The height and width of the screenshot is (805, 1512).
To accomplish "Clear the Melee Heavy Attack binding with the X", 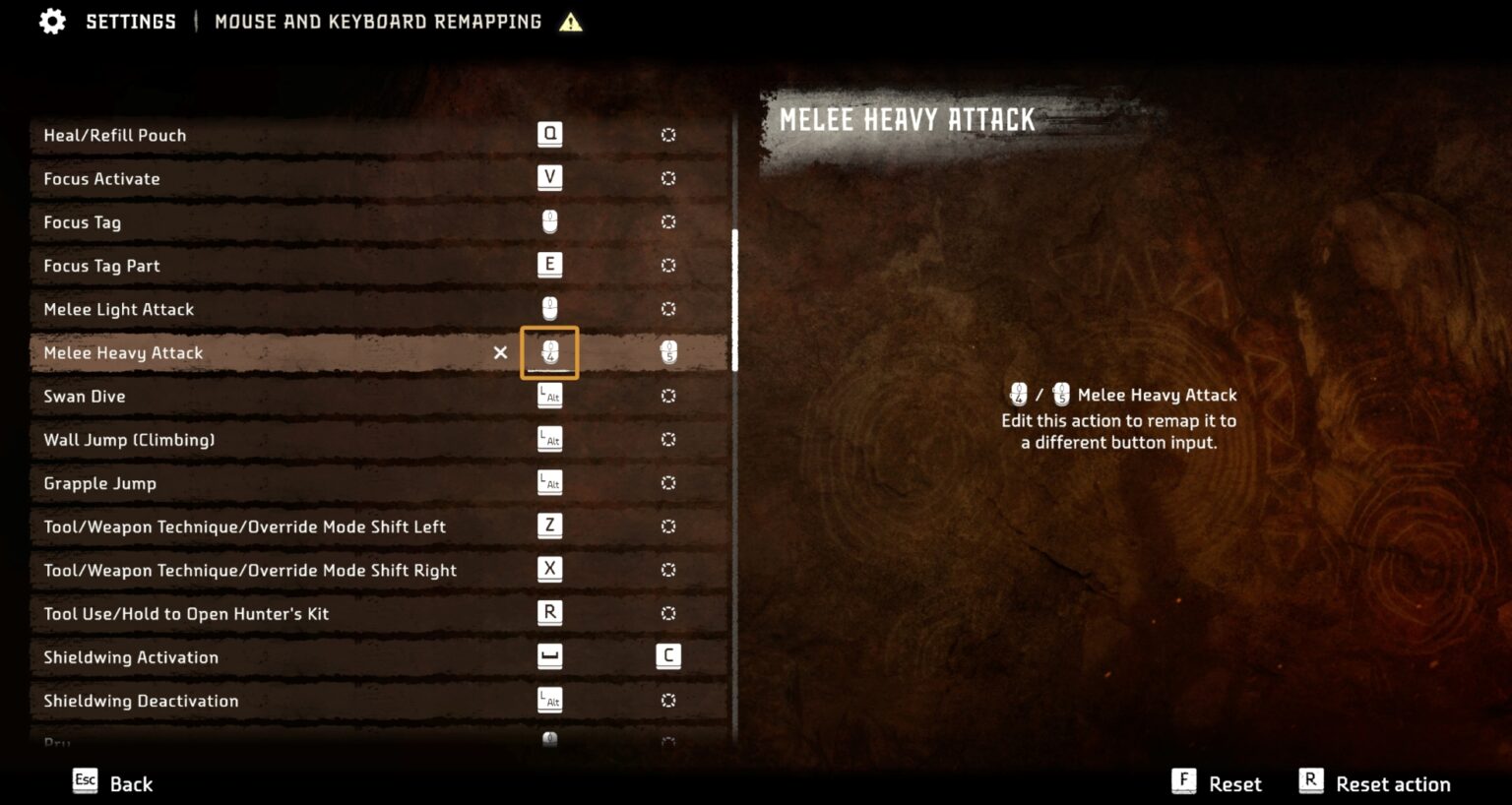I will tap(501, 352).
